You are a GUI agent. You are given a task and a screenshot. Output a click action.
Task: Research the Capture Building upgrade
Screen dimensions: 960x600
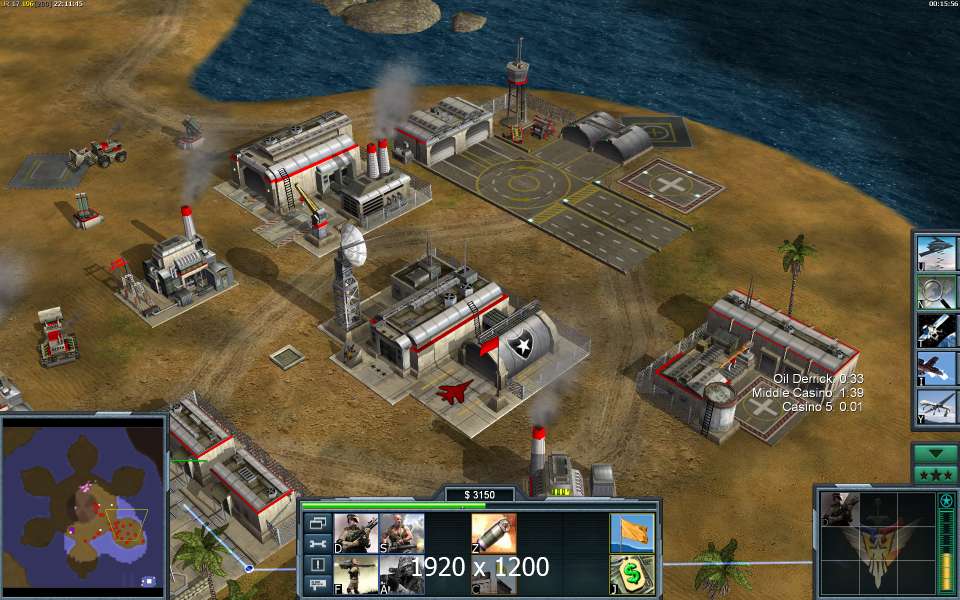coord(494,575)
